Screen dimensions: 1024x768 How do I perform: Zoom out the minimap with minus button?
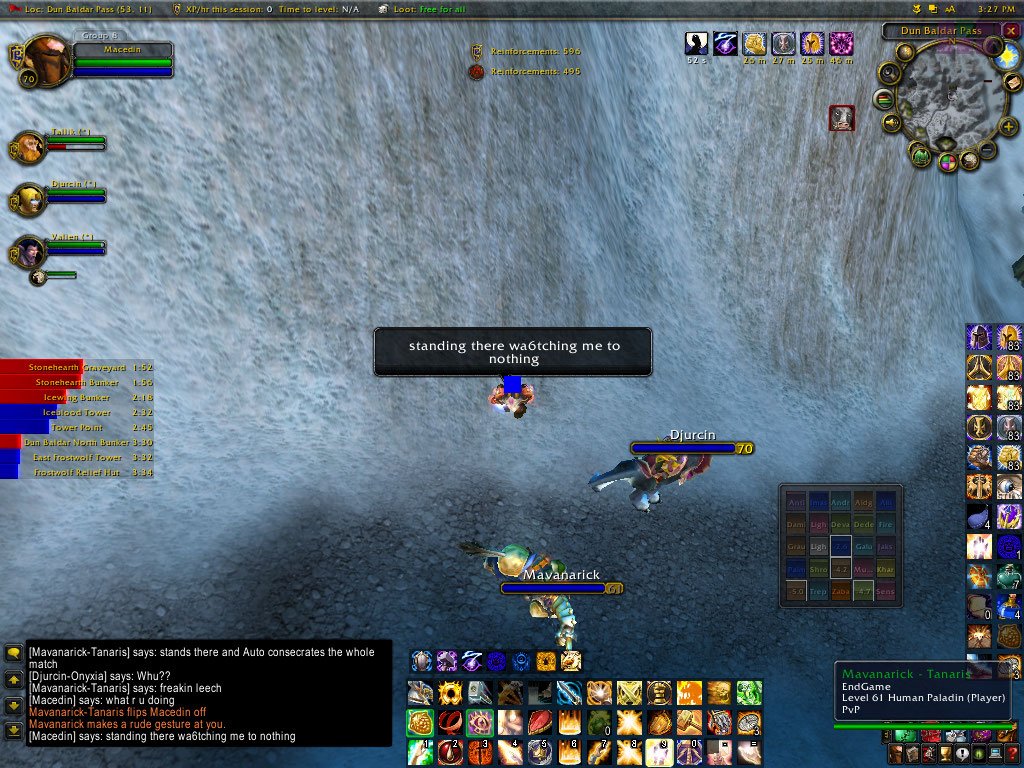click(x=986, y=151)
